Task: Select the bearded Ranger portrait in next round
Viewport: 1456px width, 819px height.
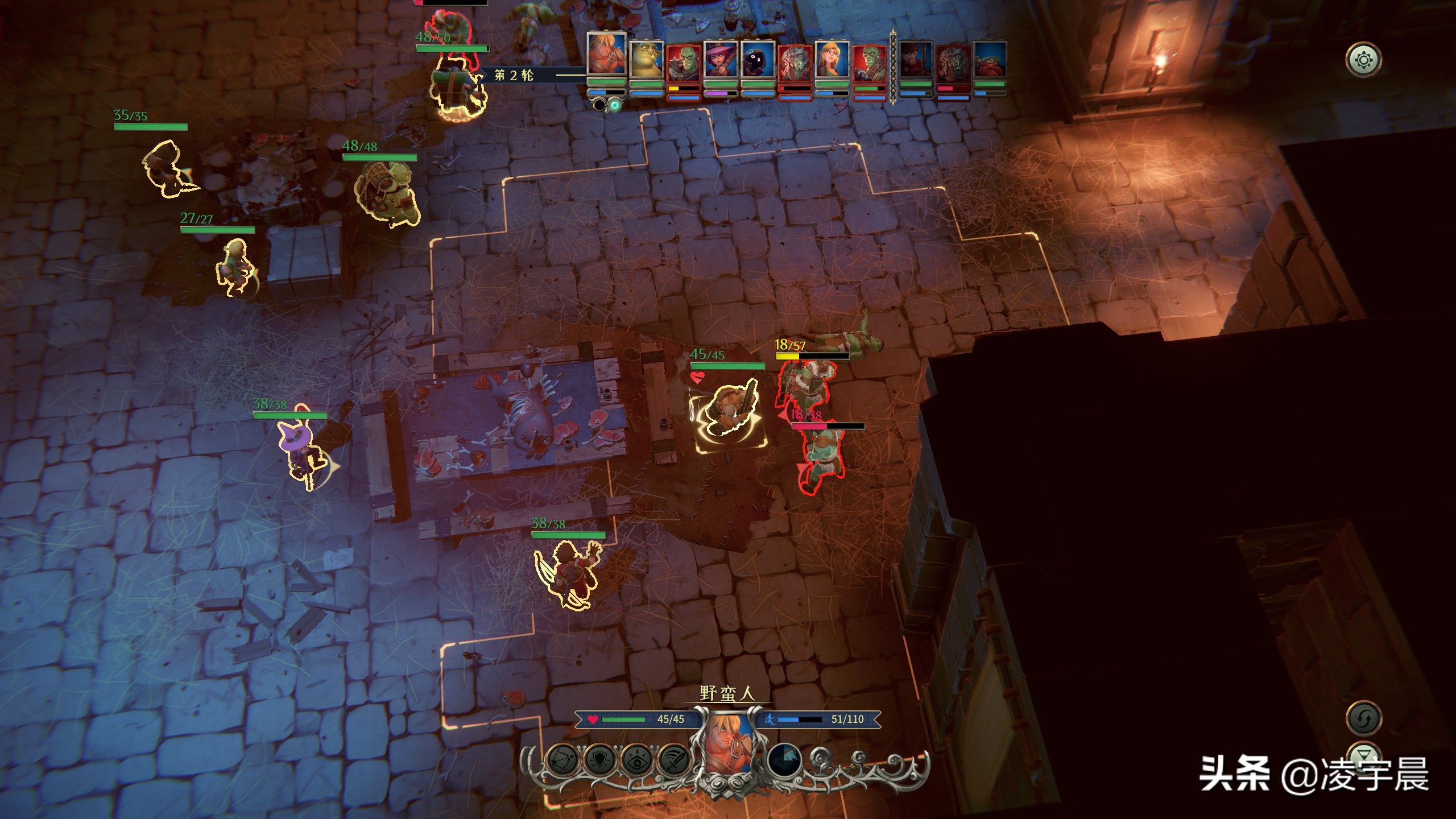Action: point(916,60)
